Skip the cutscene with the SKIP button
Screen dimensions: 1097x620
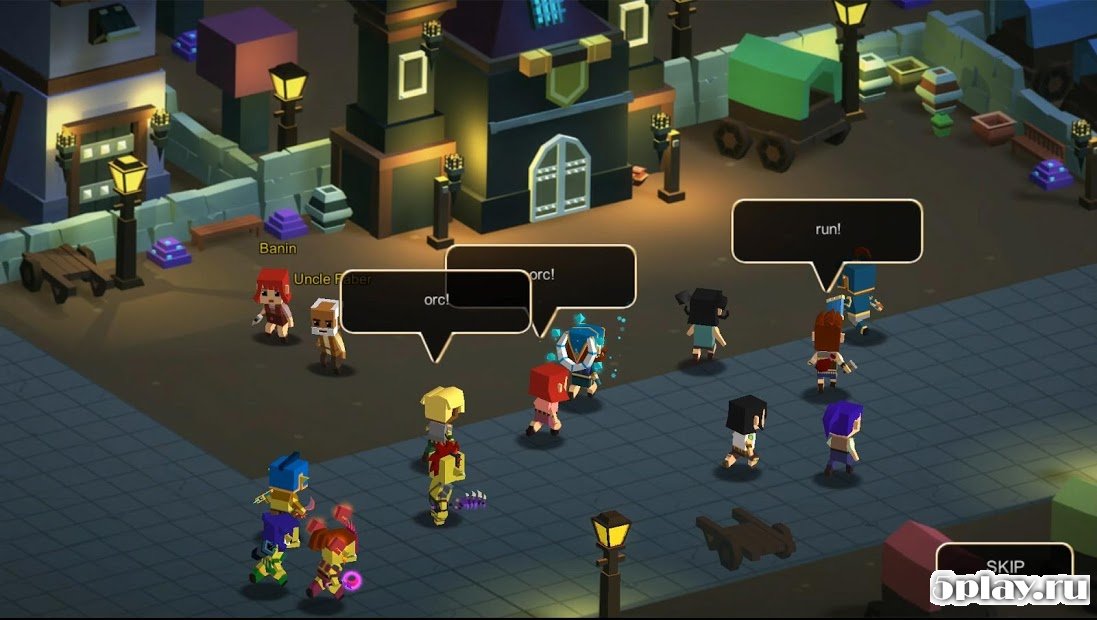pyautogui.click(x=1004, y=566)
